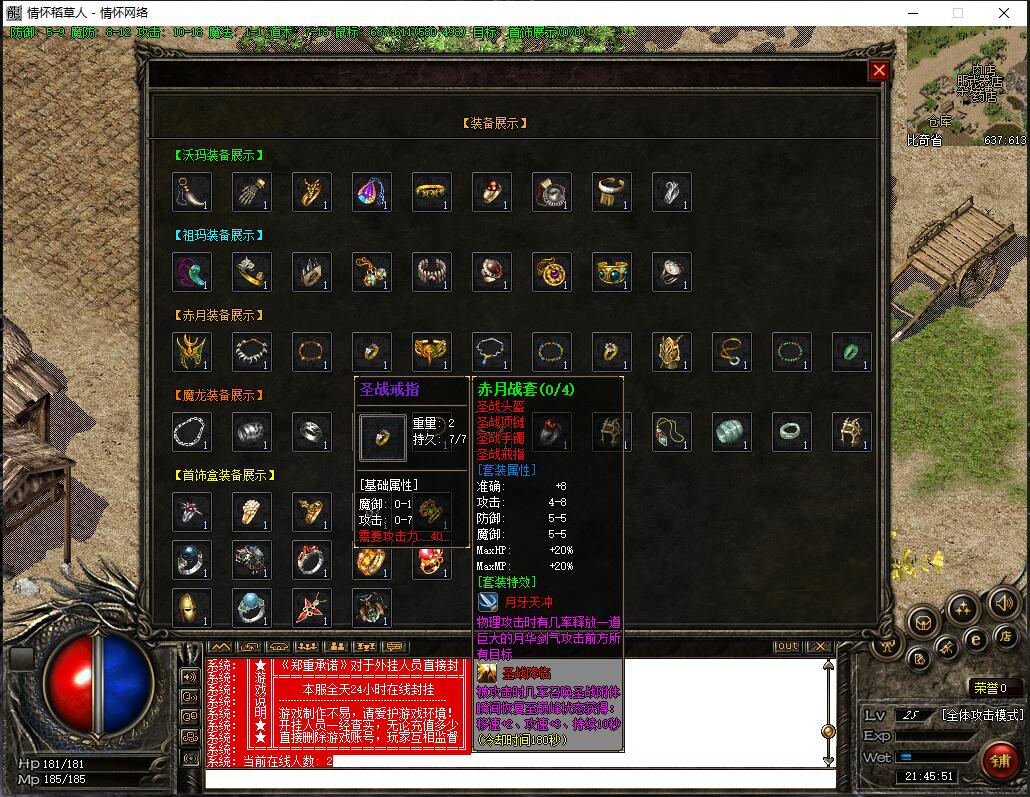1030x797 pixels.
Task: Open the red 铺 stall button
Action: pyautogui.click(x=999, y=760)
